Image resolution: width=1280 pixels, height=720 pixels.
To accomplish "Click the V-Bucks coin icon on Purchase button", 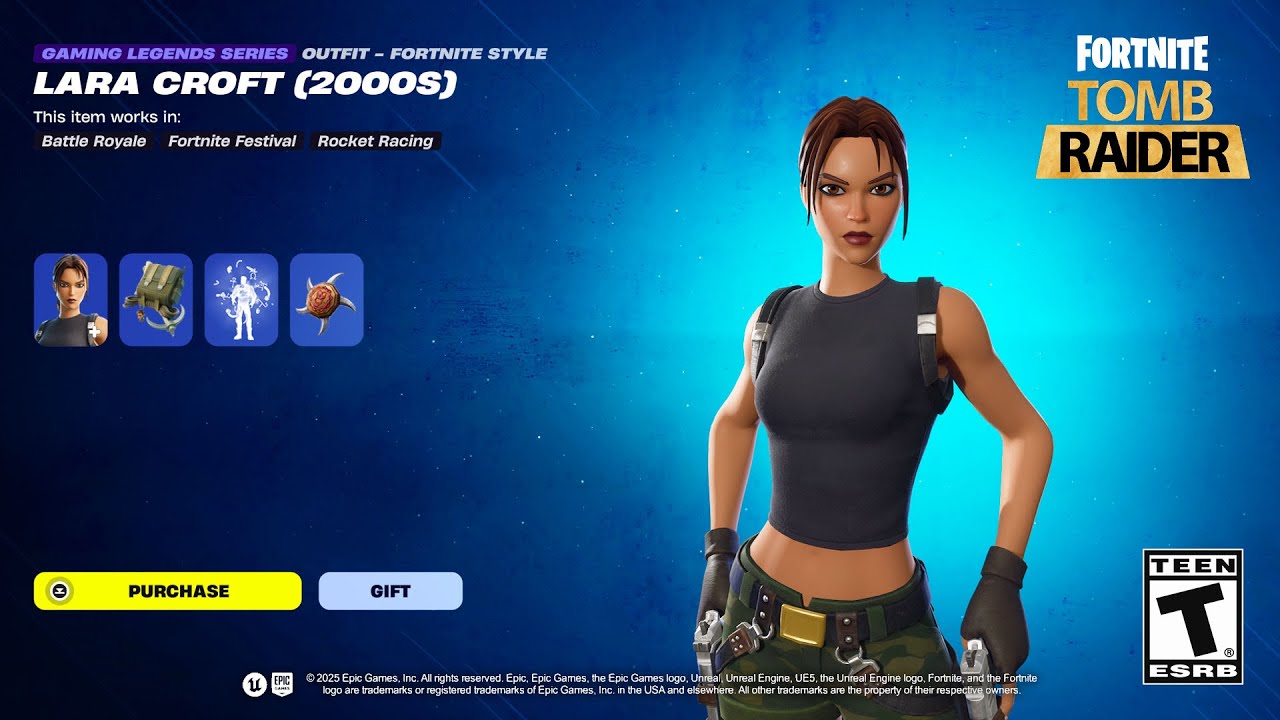I will coord(58,591).
